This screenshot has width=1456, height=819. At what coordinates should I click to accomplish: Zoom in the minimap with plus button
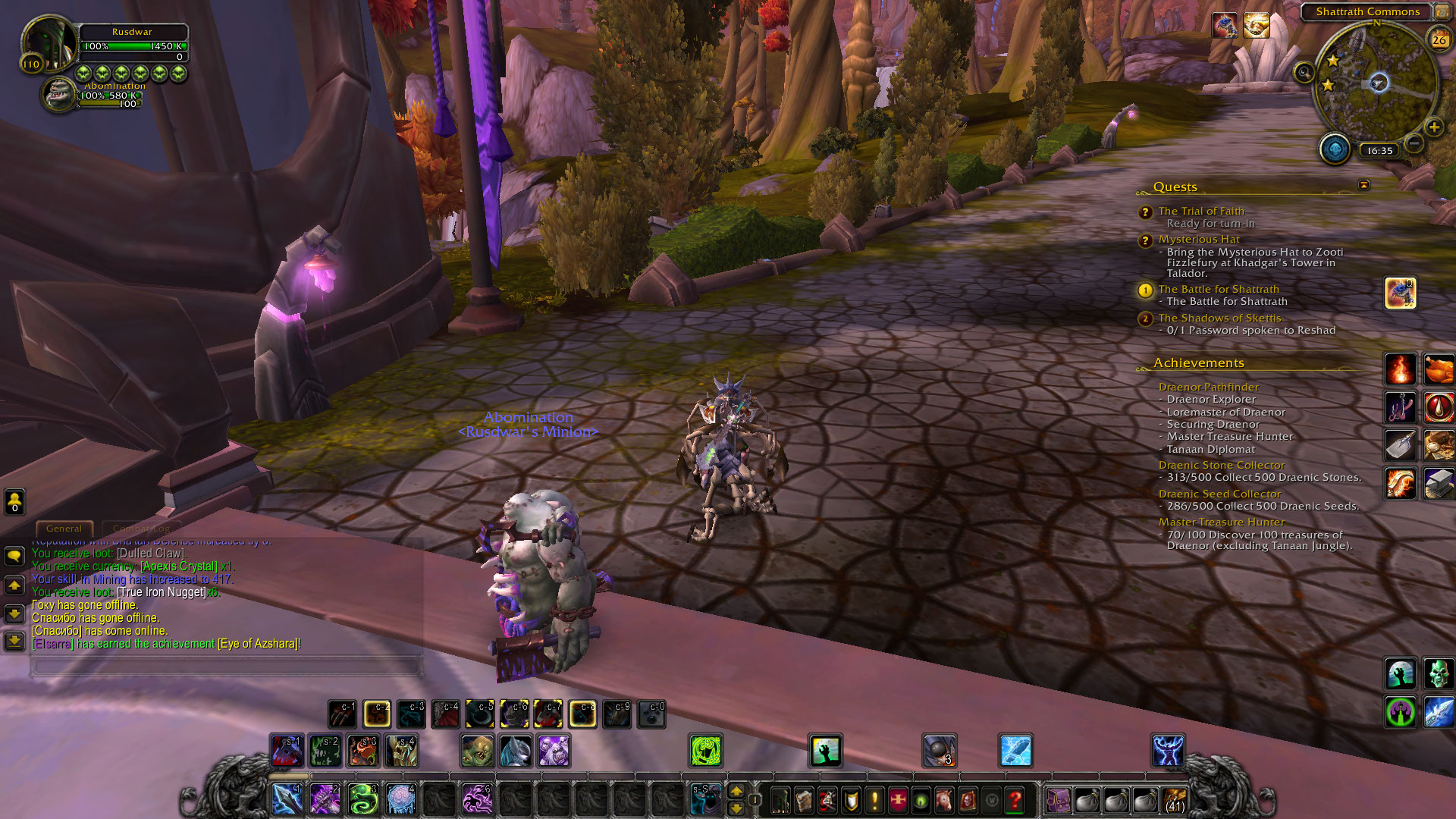click(x=1433, y=127)
